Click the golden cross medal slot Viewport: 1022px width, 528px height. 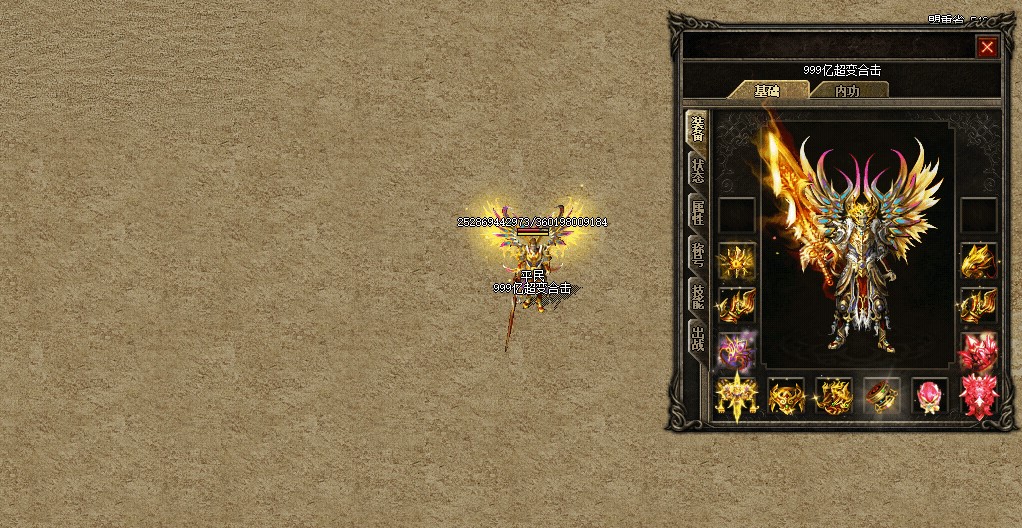coord(737,396)
